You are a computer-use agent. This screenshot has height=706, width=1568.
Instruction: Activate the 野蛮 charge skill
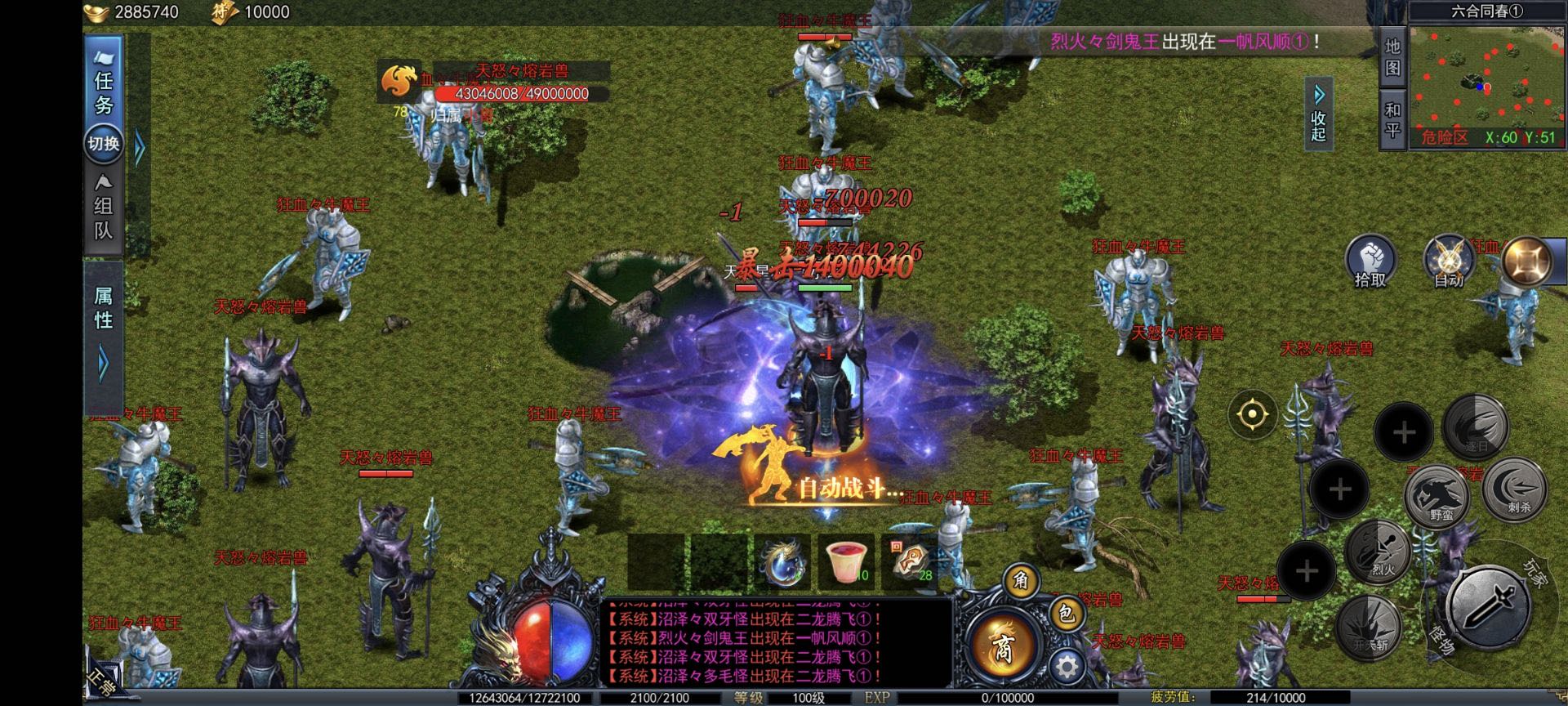(1438, 495)
